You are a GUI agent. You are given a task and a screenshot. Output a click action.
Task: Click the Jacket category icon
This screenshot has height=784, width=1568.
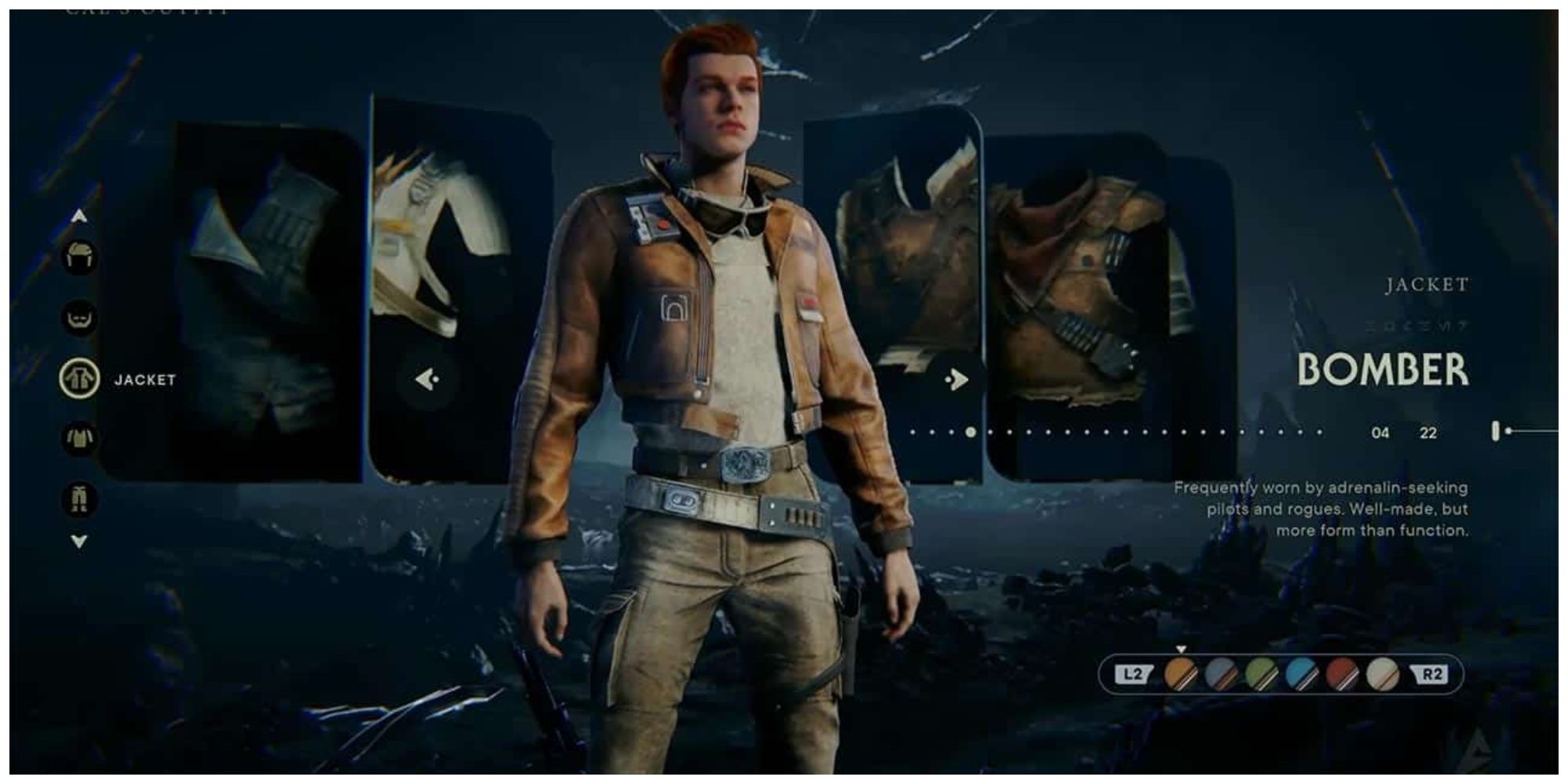[x=80, y=379]
